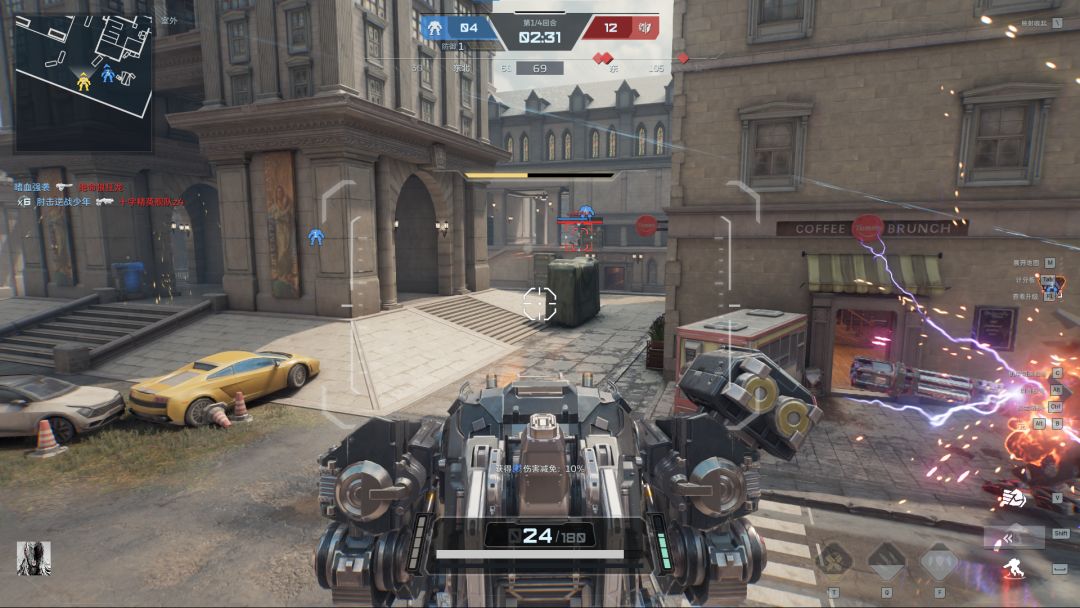Activate the crossed-out skill icon above T

coord(834,561)
